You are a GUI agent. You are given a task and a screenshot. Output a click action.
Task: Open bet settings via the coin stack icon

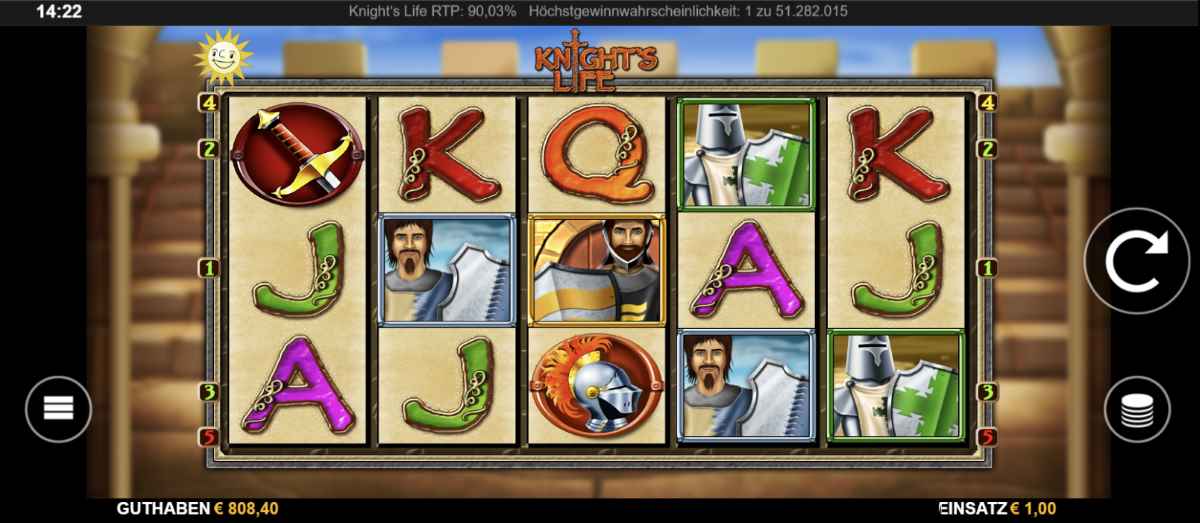coord(1137,409)
